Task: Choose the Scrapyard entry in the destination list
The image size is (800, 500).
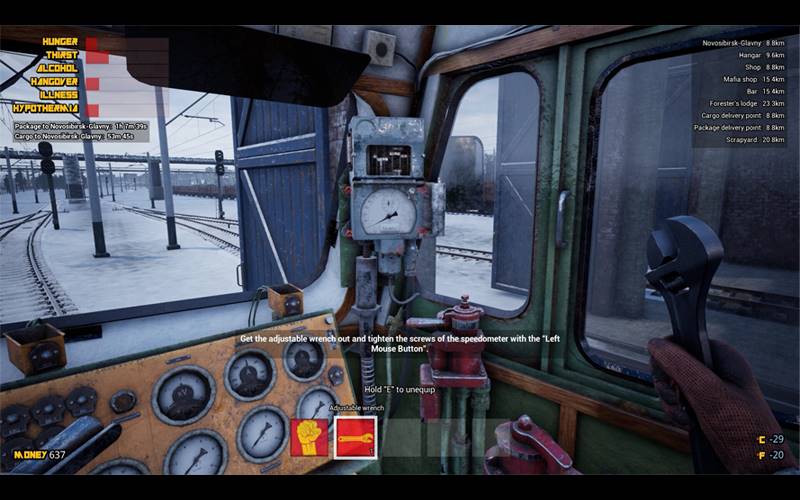Action: coord(738,140)
